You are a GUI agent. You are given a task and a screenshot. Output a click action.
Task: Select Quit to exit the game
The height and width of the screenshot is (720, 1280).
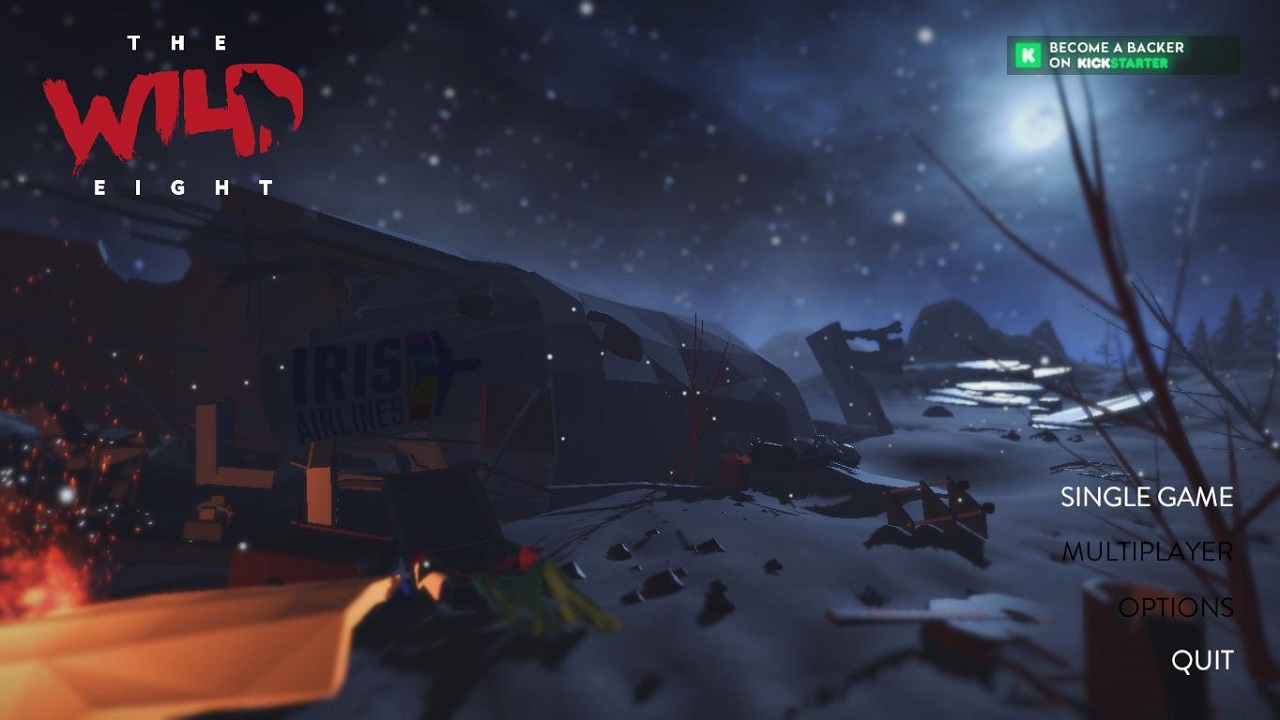1202,661
